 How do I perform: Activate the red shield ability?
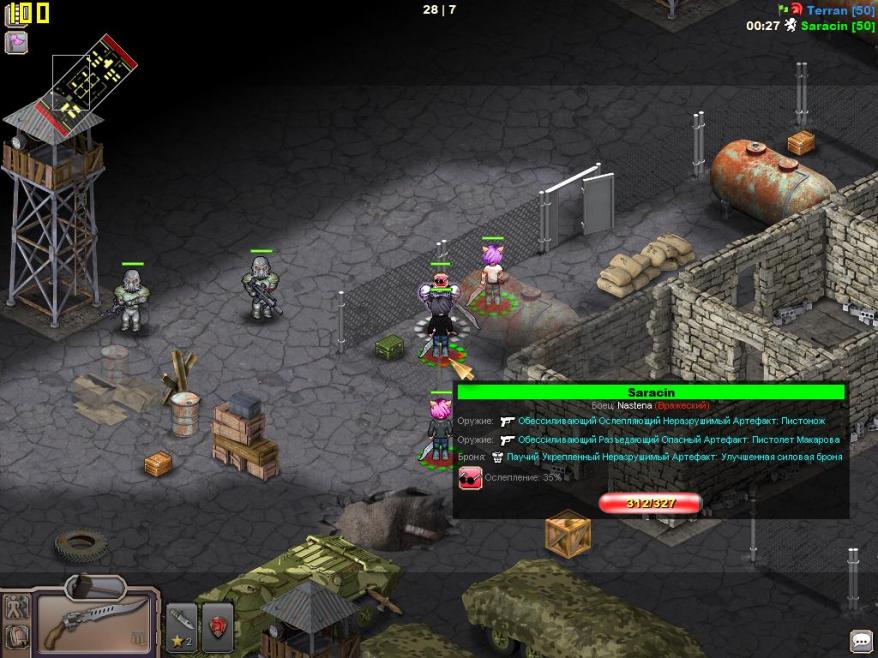pyautogui.click(x=218, y=627)
